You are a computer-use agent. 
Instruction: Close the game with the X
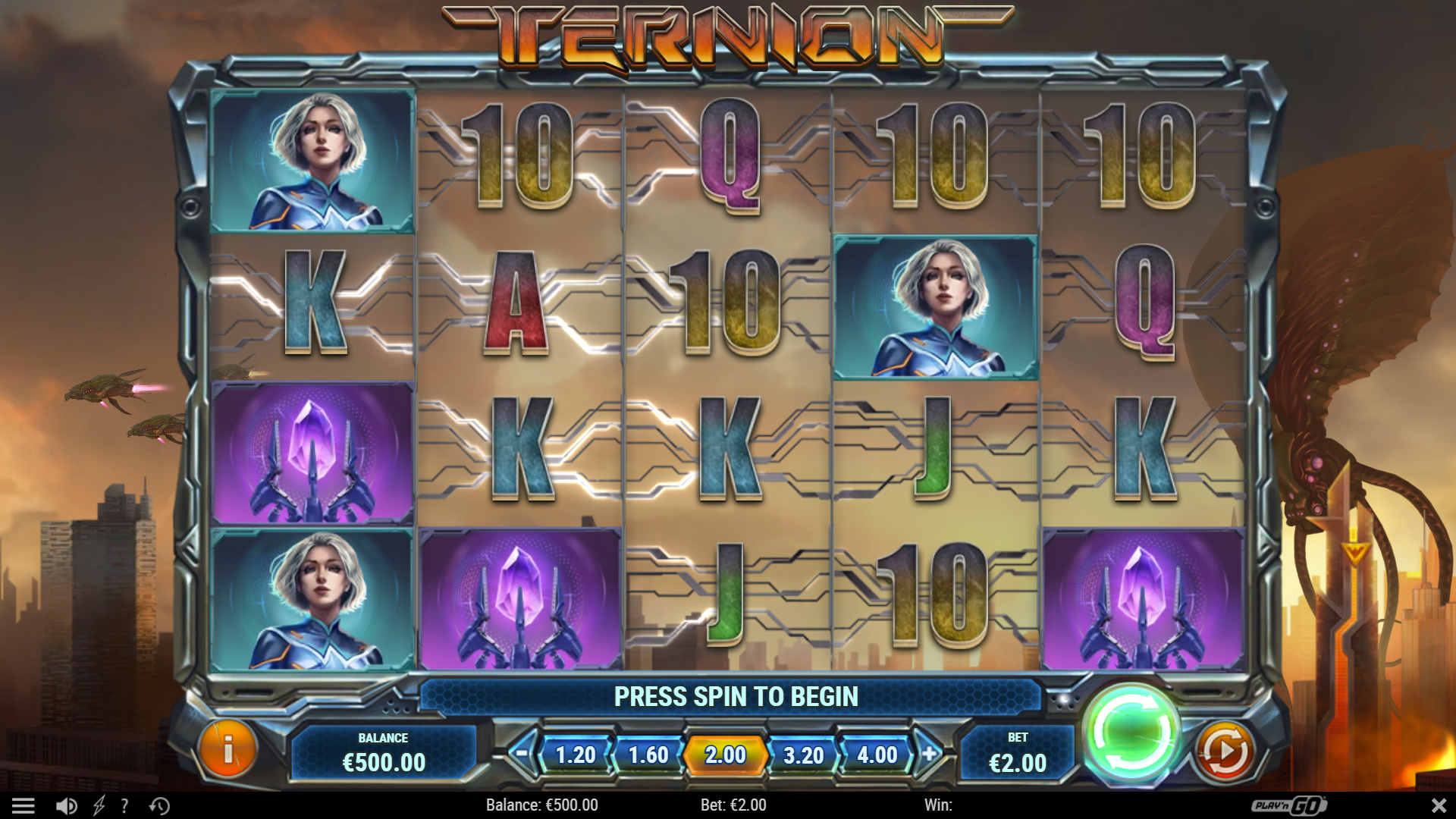click(1438, 805)
